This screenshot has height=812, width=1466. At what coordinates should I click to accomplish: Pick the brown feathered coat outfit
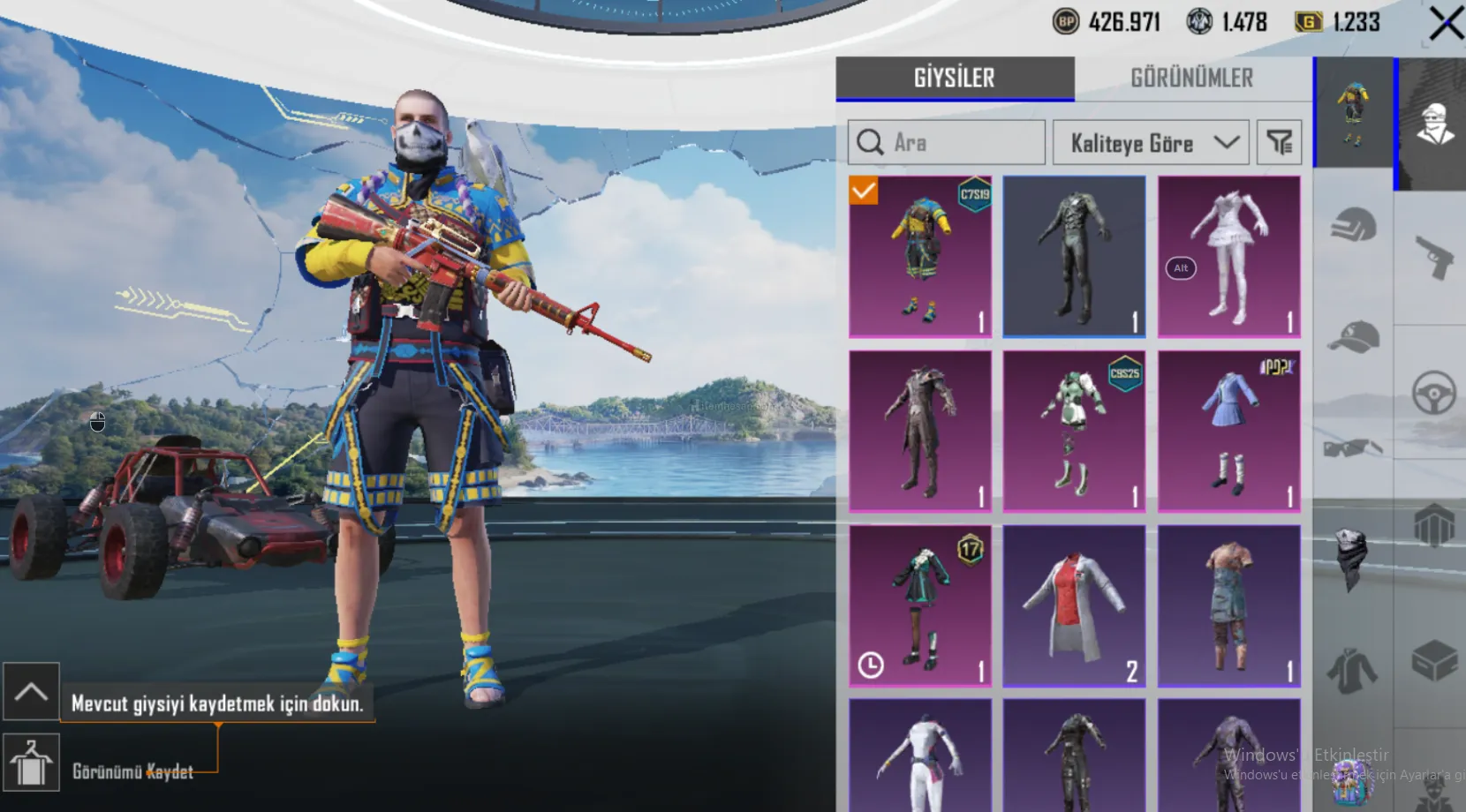(x=920, y=431)
